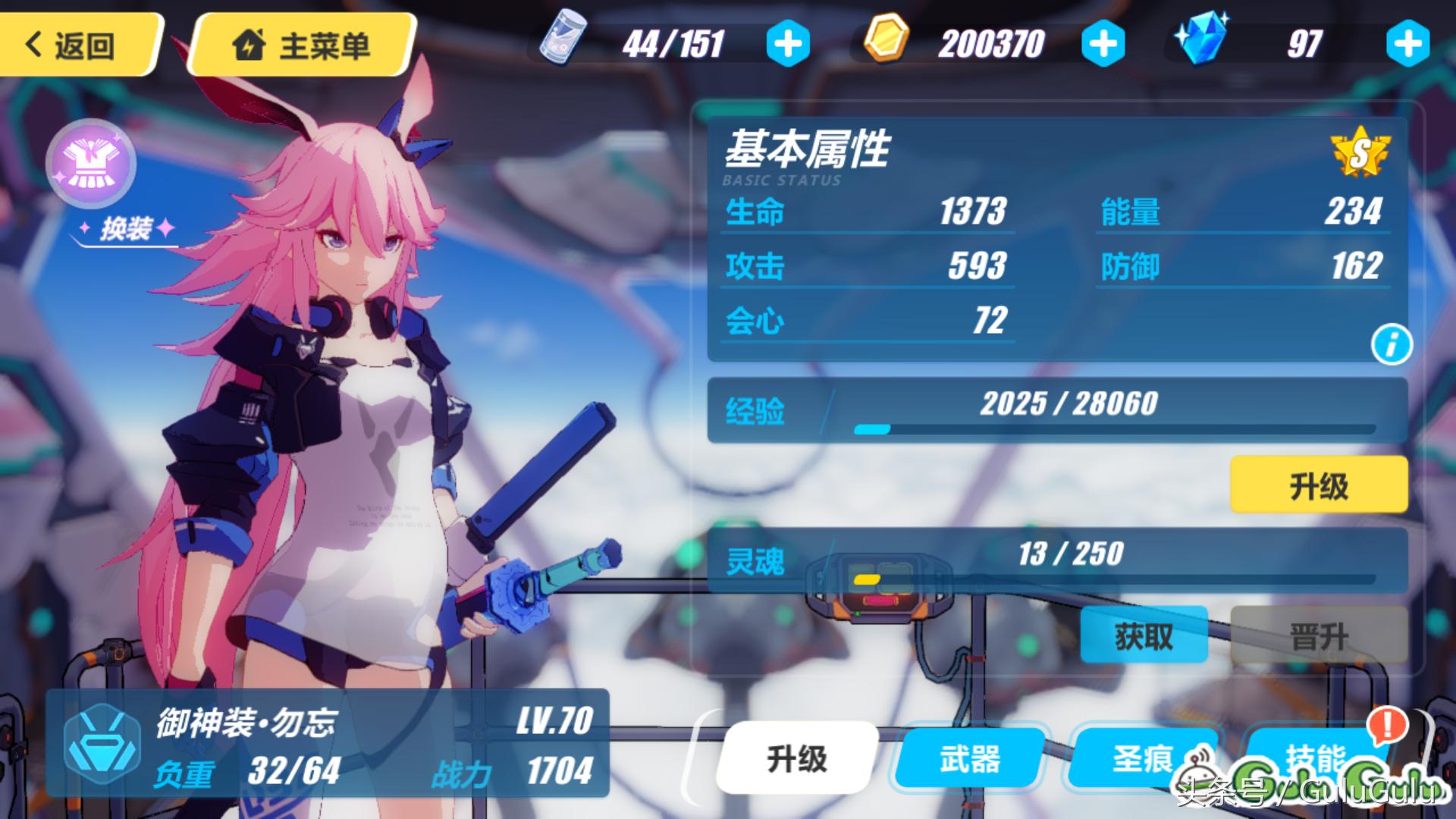1456x819 pixels.
Task: Buy more gold coins via plus button
Action: [1103, 44]
